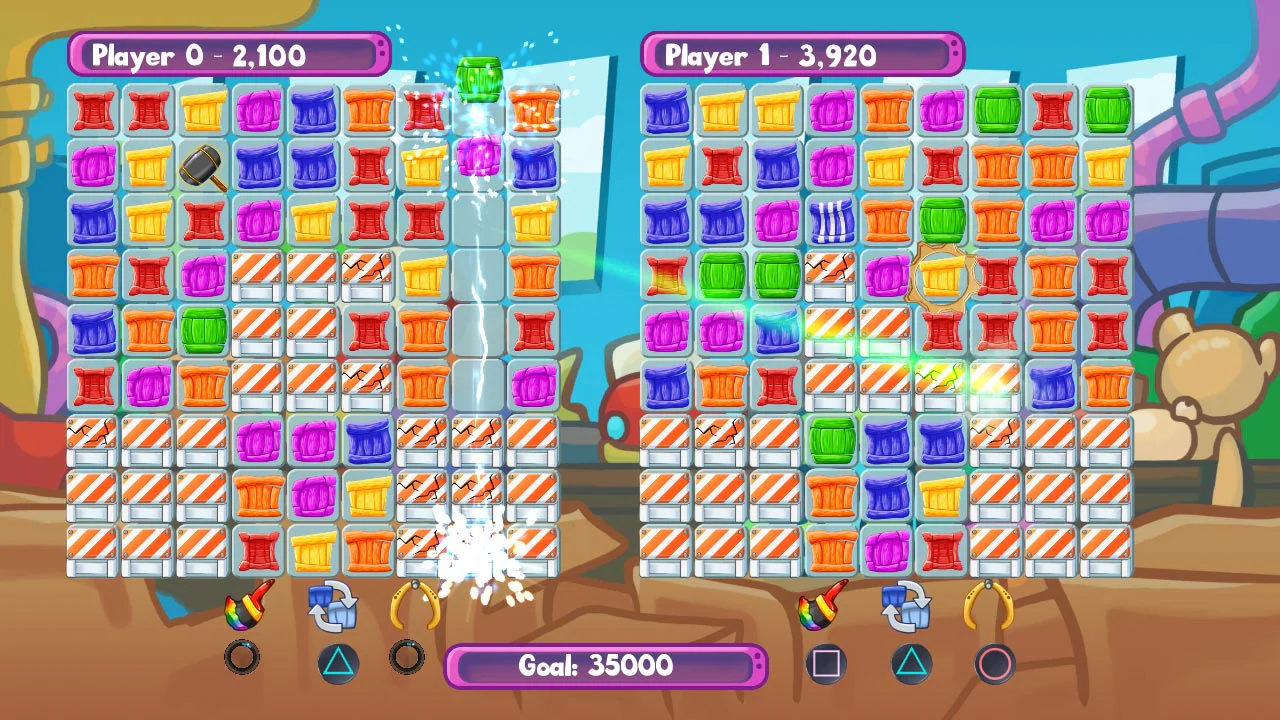Select the glowing gear block on Player 1's board
1280x720 pixels.
[x=941, y=277]
